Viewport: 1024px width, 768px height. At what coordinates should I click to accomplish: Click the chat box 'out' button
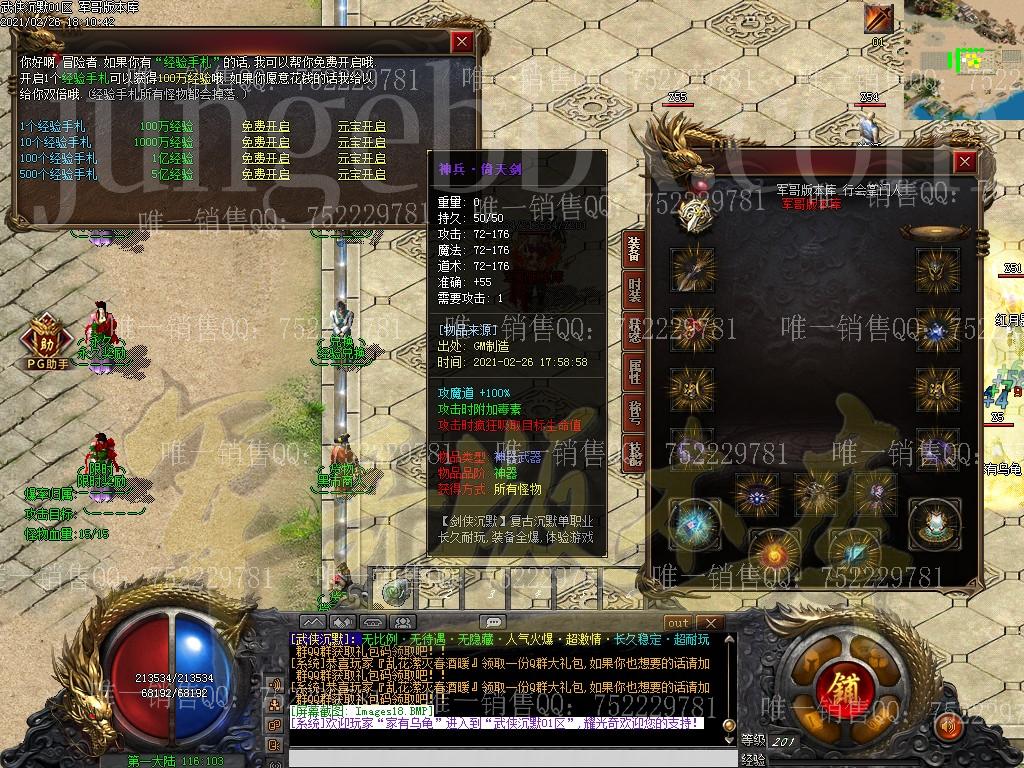click(679, 623)
